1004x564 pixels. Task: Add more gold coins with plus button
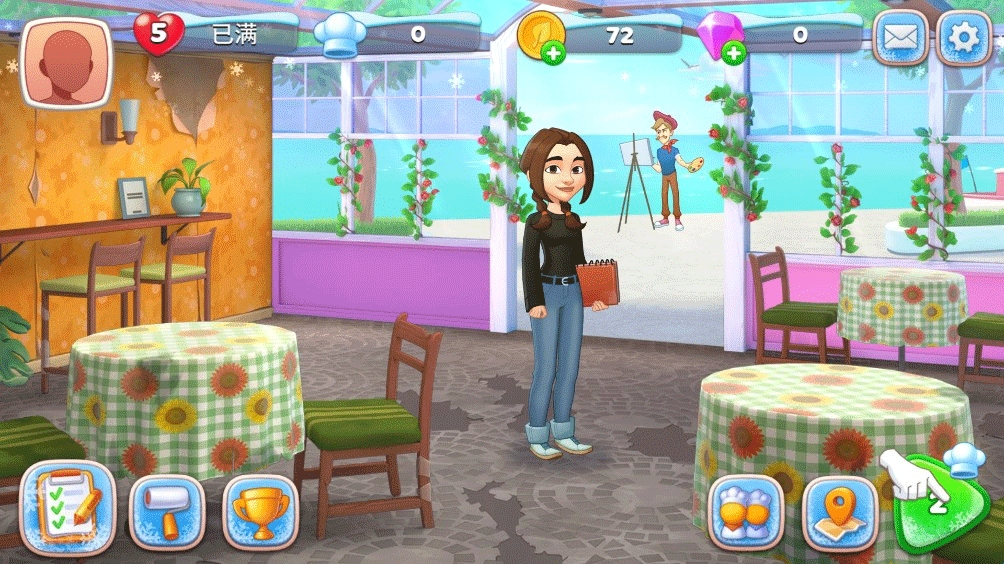pyautogui.click(x=552, y=54)
